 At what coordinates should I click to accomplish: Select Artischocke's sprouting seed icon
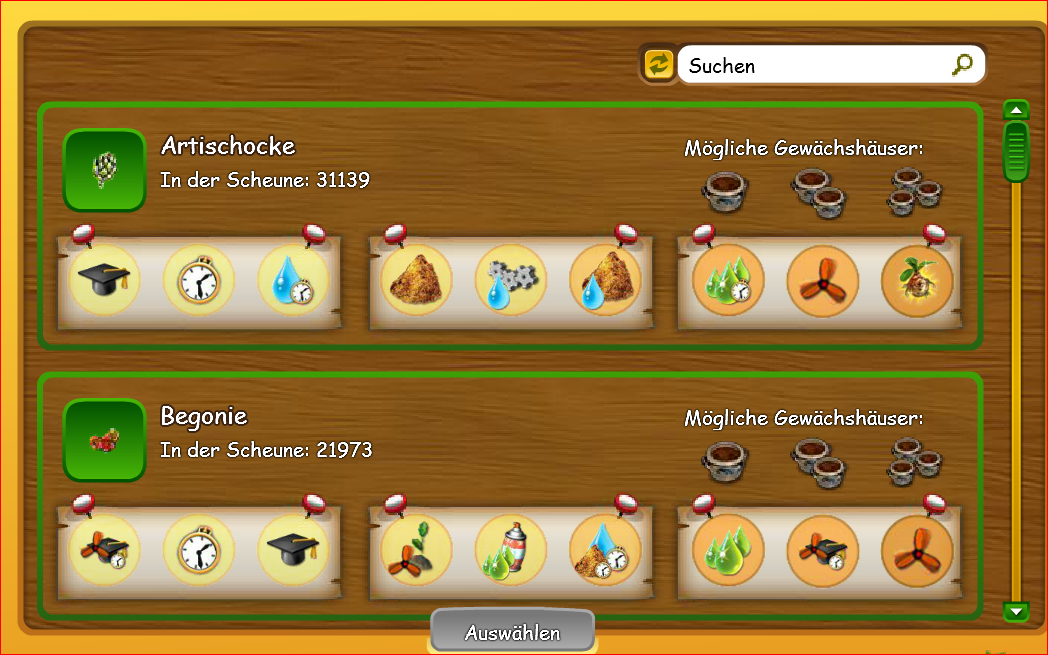(917, 281)
